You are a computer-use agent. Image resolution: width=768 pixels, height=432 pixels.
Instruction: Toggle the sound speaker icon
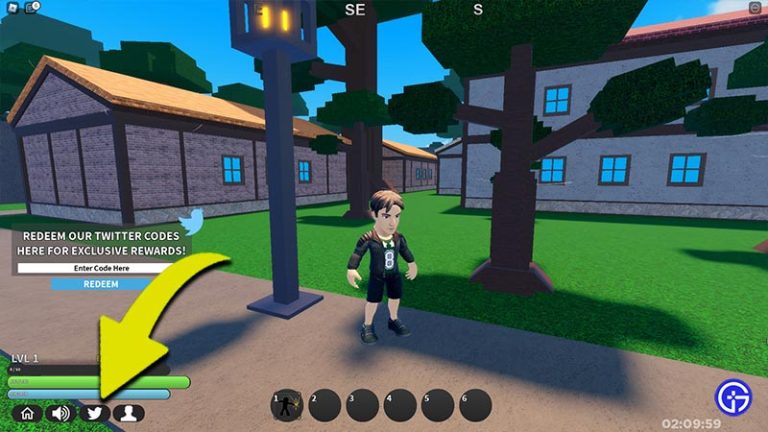(61, 412)
